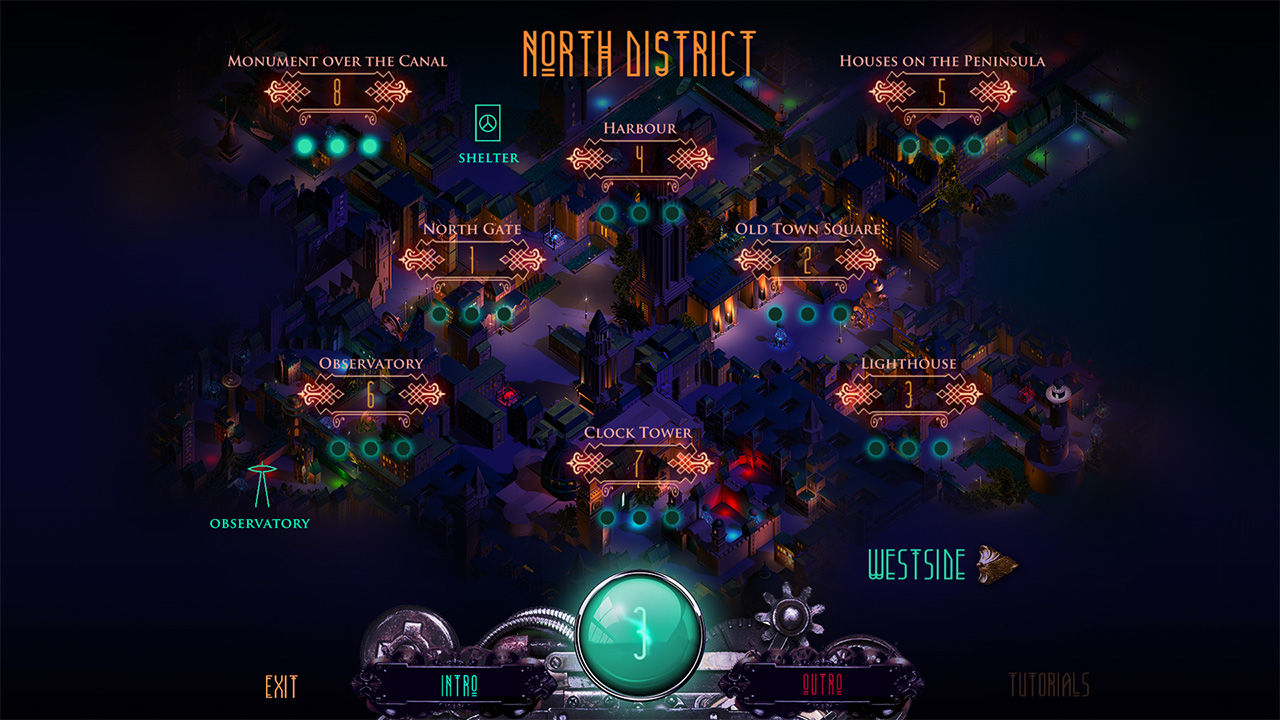The height and width of the screenshot is (720, 1280).
Task: Open the Tutorials section
Action: tap(1047, 686)
